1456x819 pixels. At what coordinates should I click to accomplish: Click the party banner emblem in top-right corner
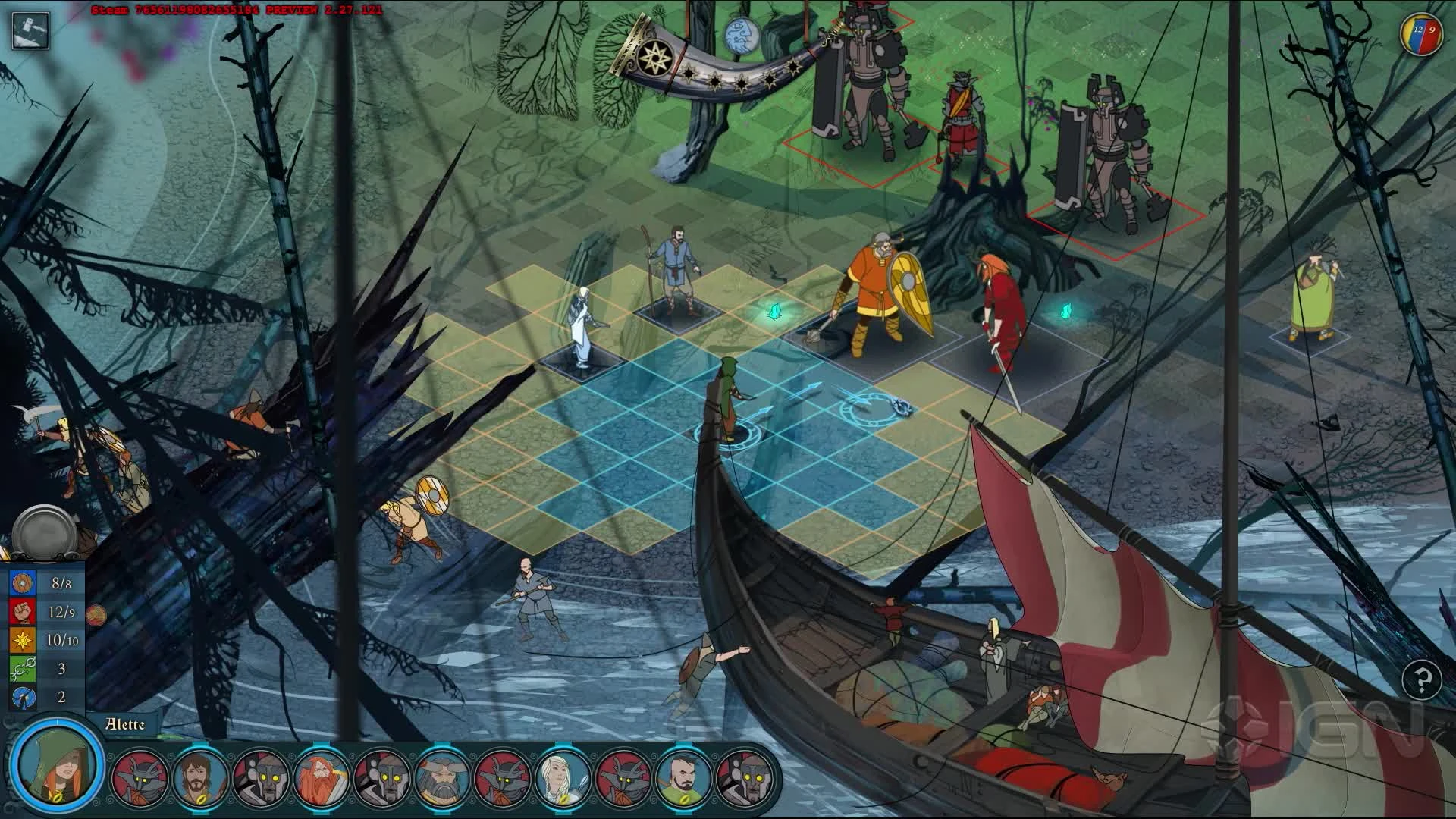tap(1422, 34)
